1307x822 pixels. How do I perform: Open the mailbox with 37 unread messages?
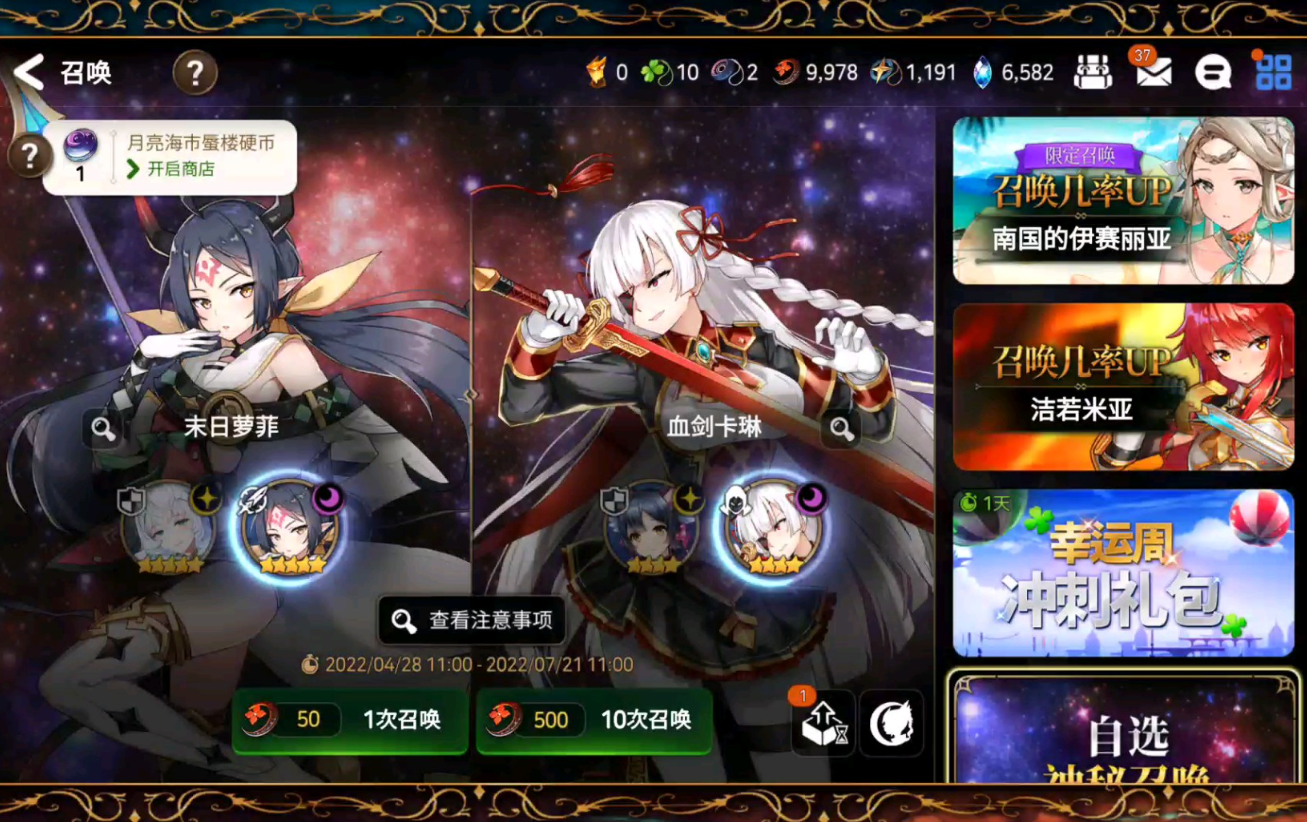click(1152, 73)
